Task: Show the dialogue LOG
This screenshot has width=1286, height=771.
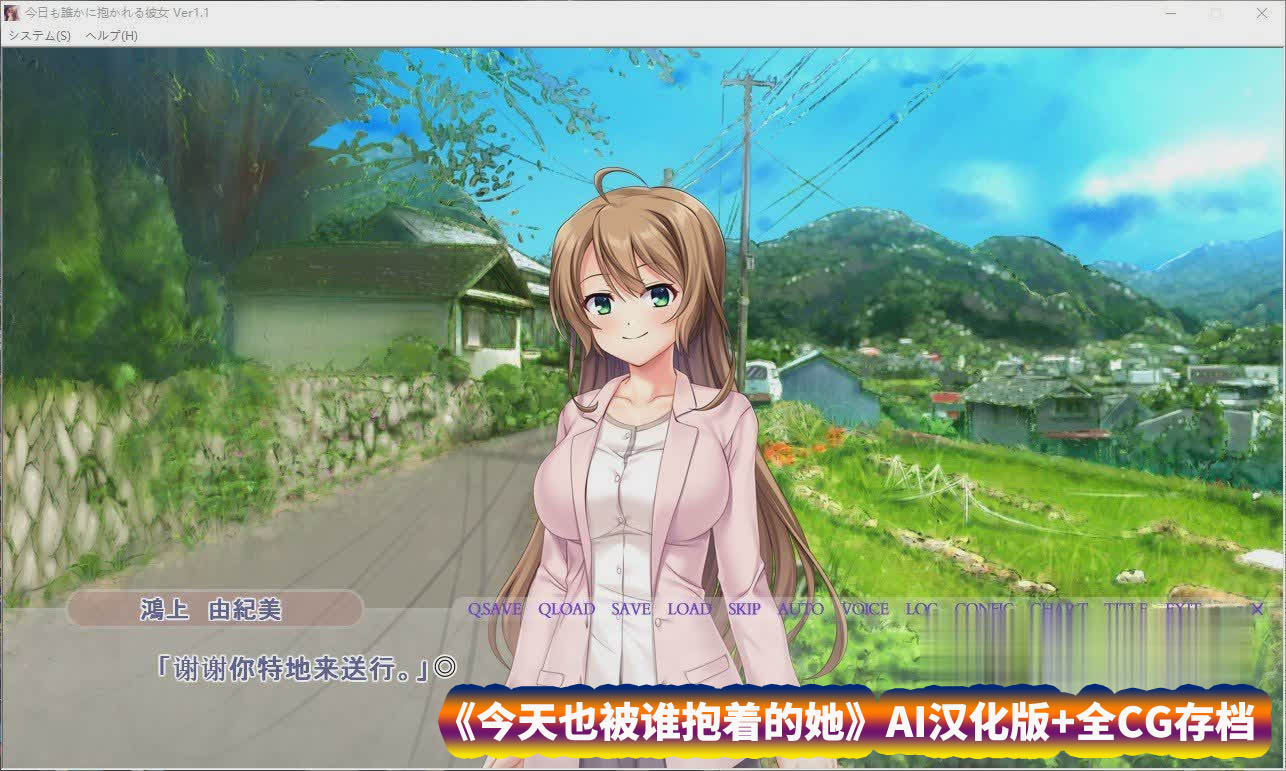Action: click(921, 609)
